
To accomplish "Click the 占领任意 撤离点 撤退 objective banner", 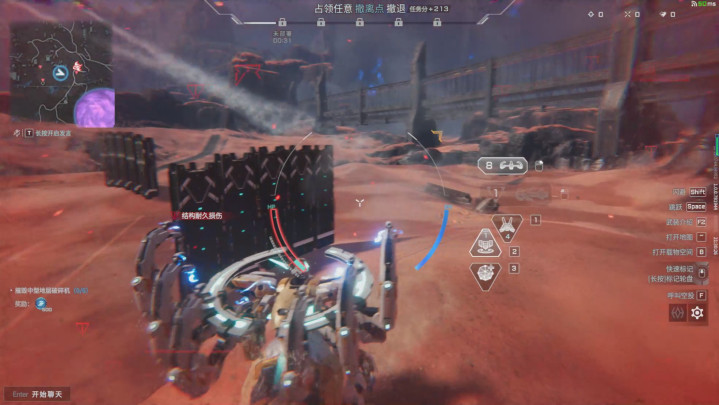I will 351,8.
